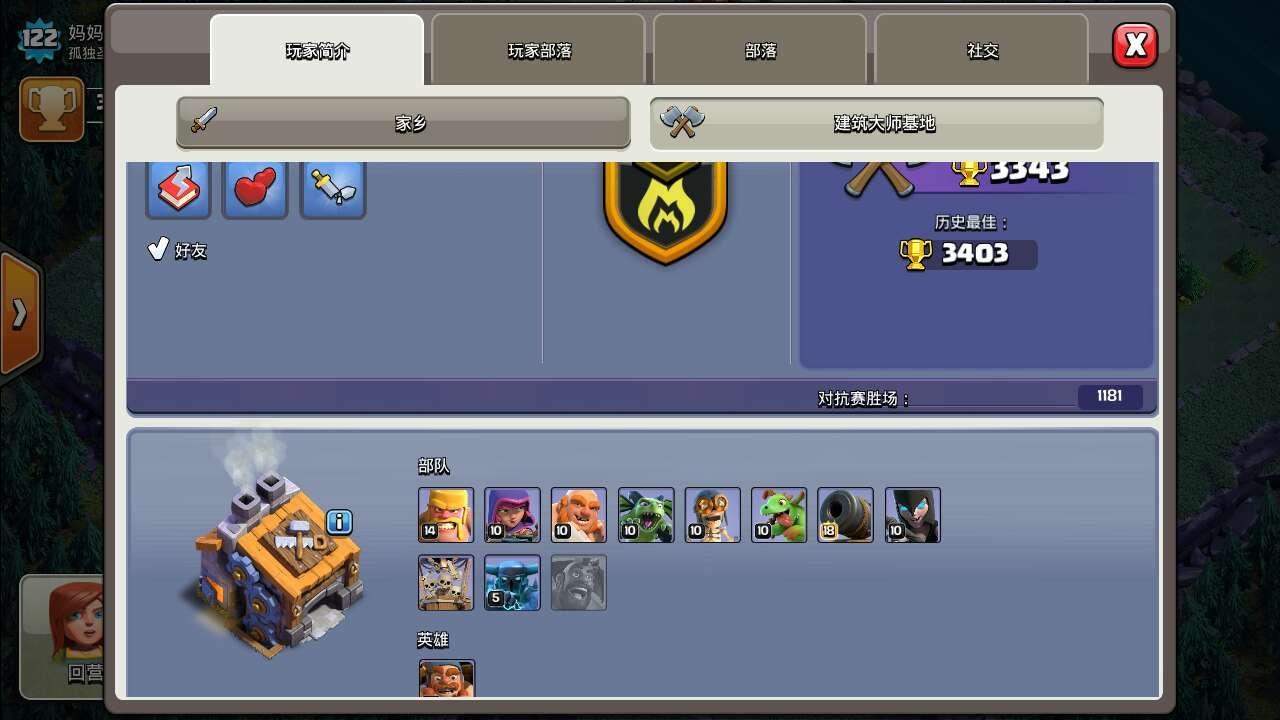Switch to the 家乡 base view

pos(402,123)
